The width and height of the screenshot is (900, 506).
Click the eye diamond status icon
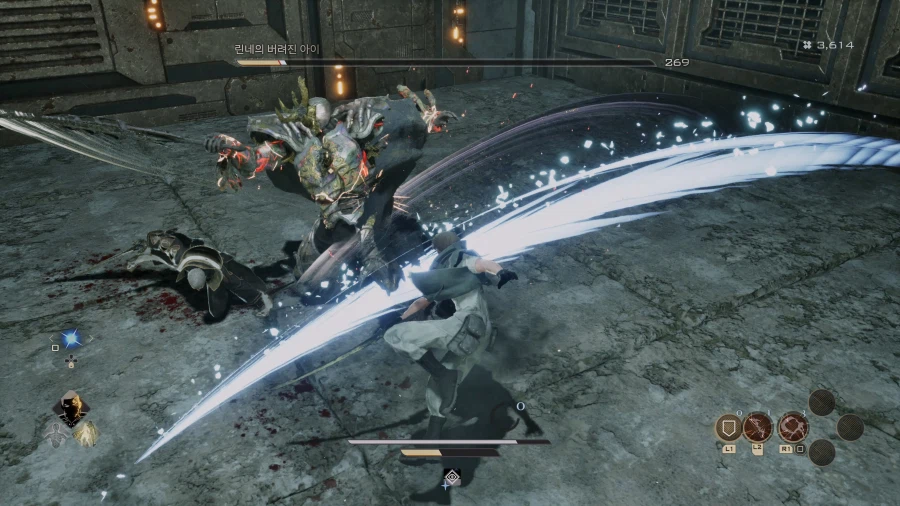(451, 478)
